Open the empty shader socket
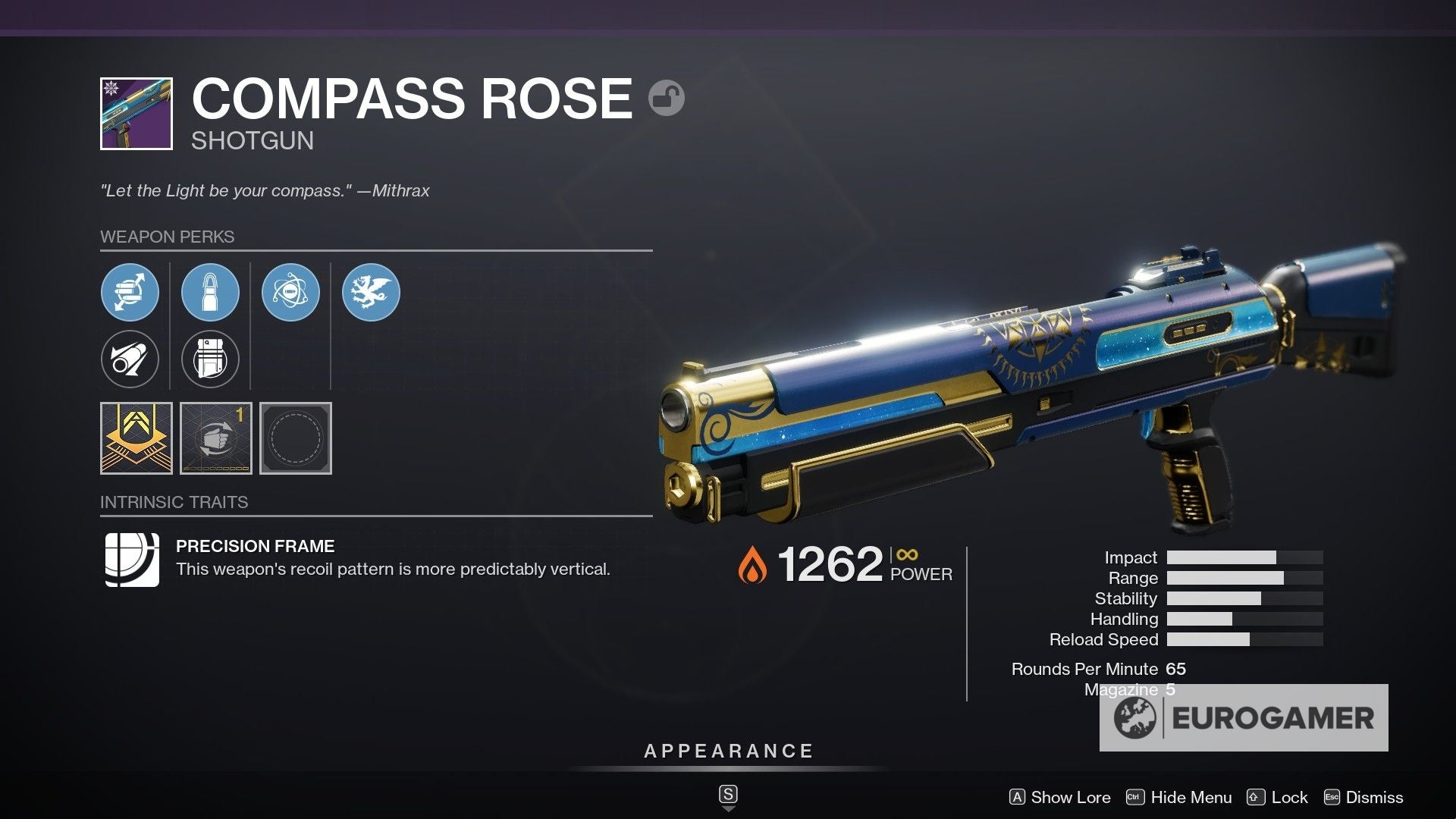Screen dimensions: 1456x819 (296, 438)
